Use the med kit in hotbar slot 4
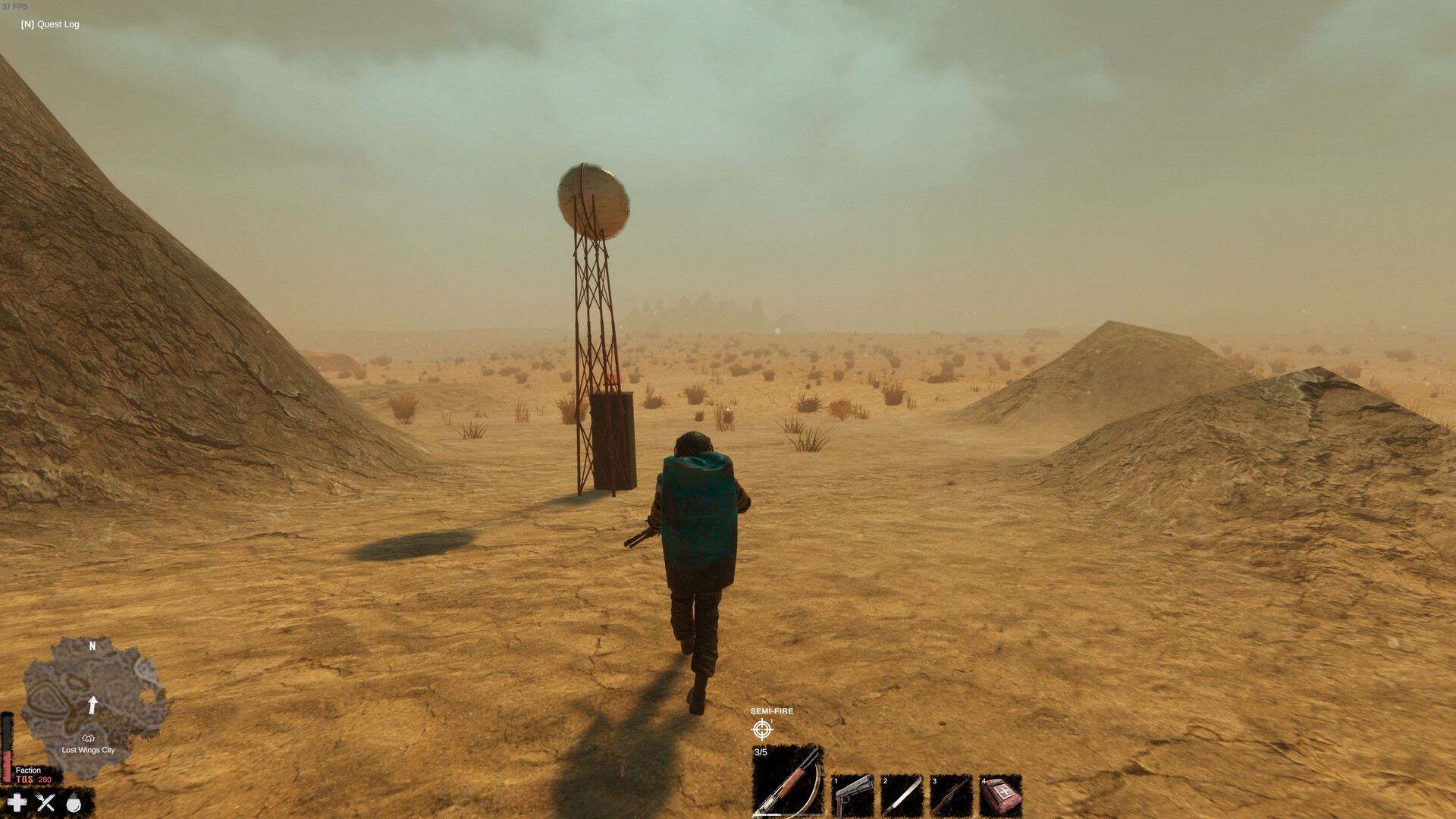The width and height of the screenshot is (1456, 819). pyautogui.click(x=1003, y=795)
